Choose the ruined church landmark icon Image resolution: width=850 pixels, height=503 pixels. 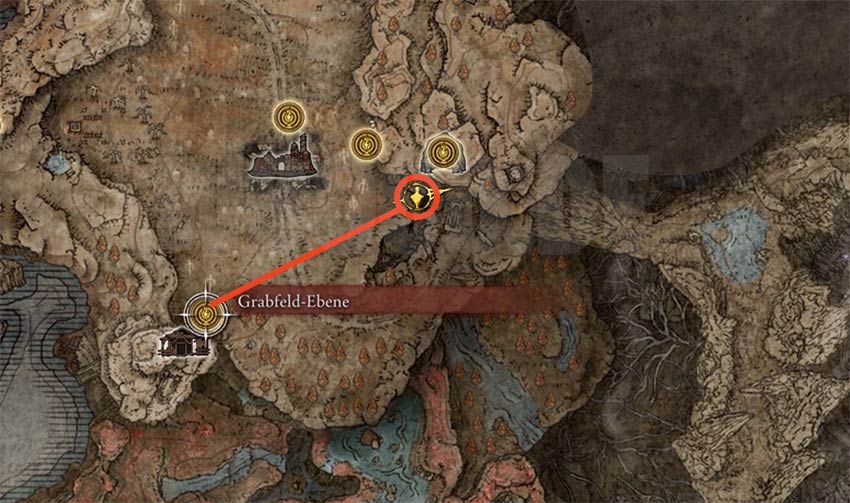click(286, 161)
